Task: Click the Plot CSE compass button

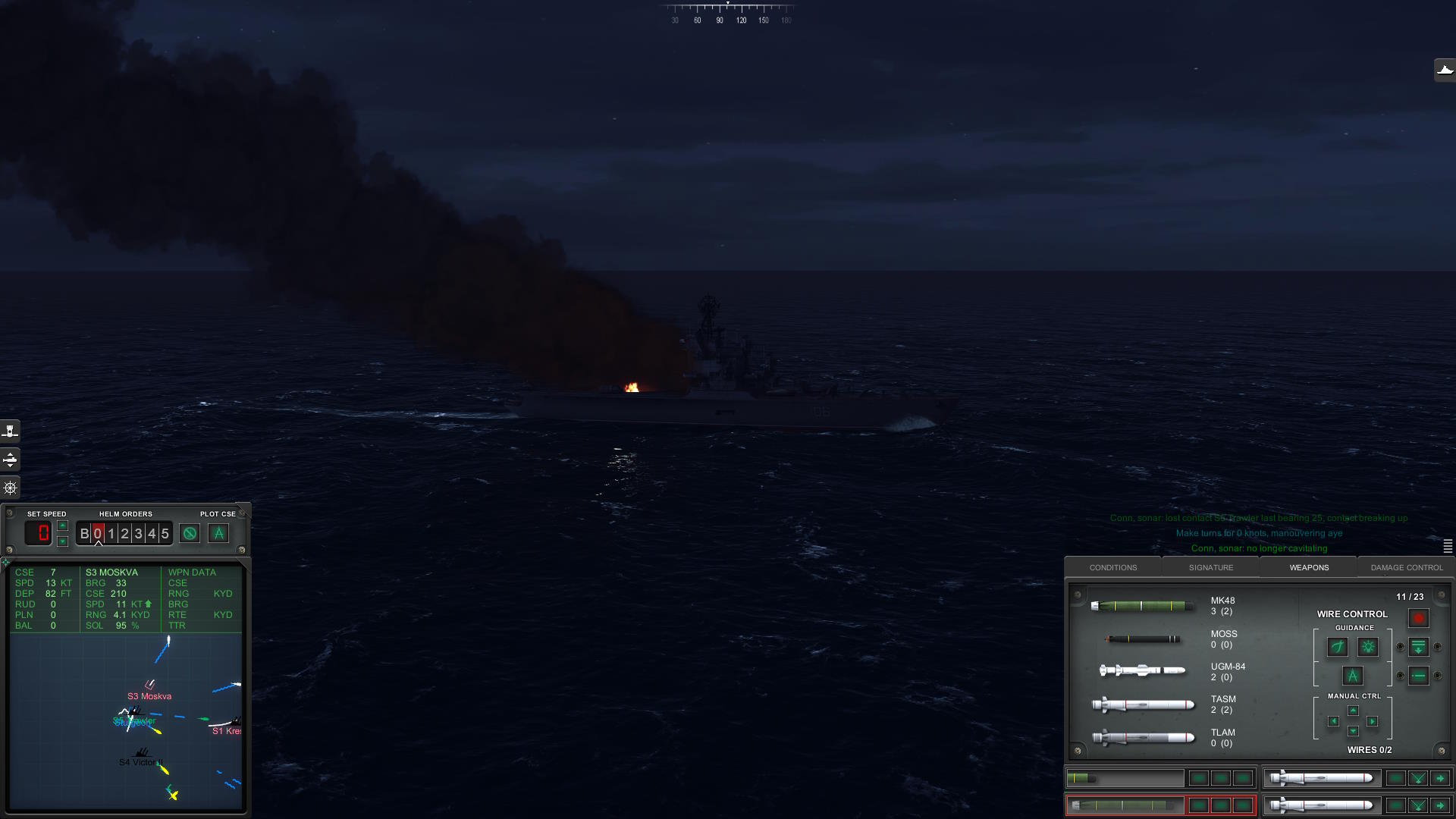Action: pyautogui.click(x=218, y=533)
